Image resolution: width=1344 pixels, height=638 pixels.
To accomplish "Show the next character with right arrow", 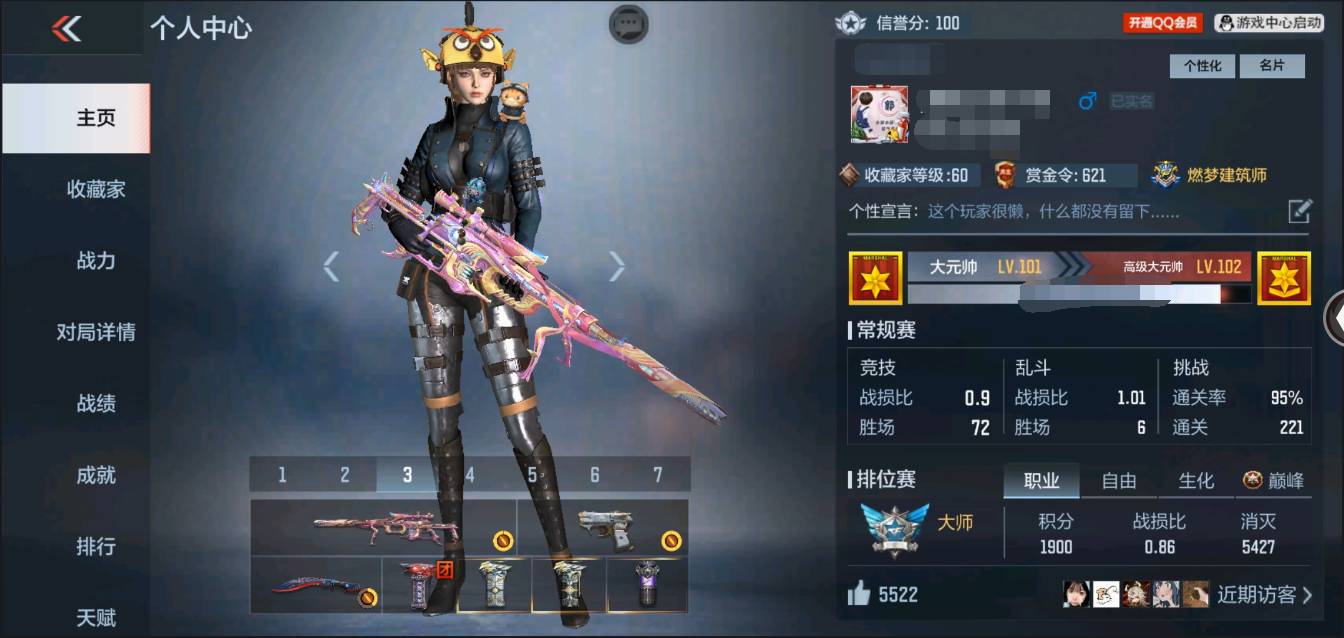I will point(617,266).
